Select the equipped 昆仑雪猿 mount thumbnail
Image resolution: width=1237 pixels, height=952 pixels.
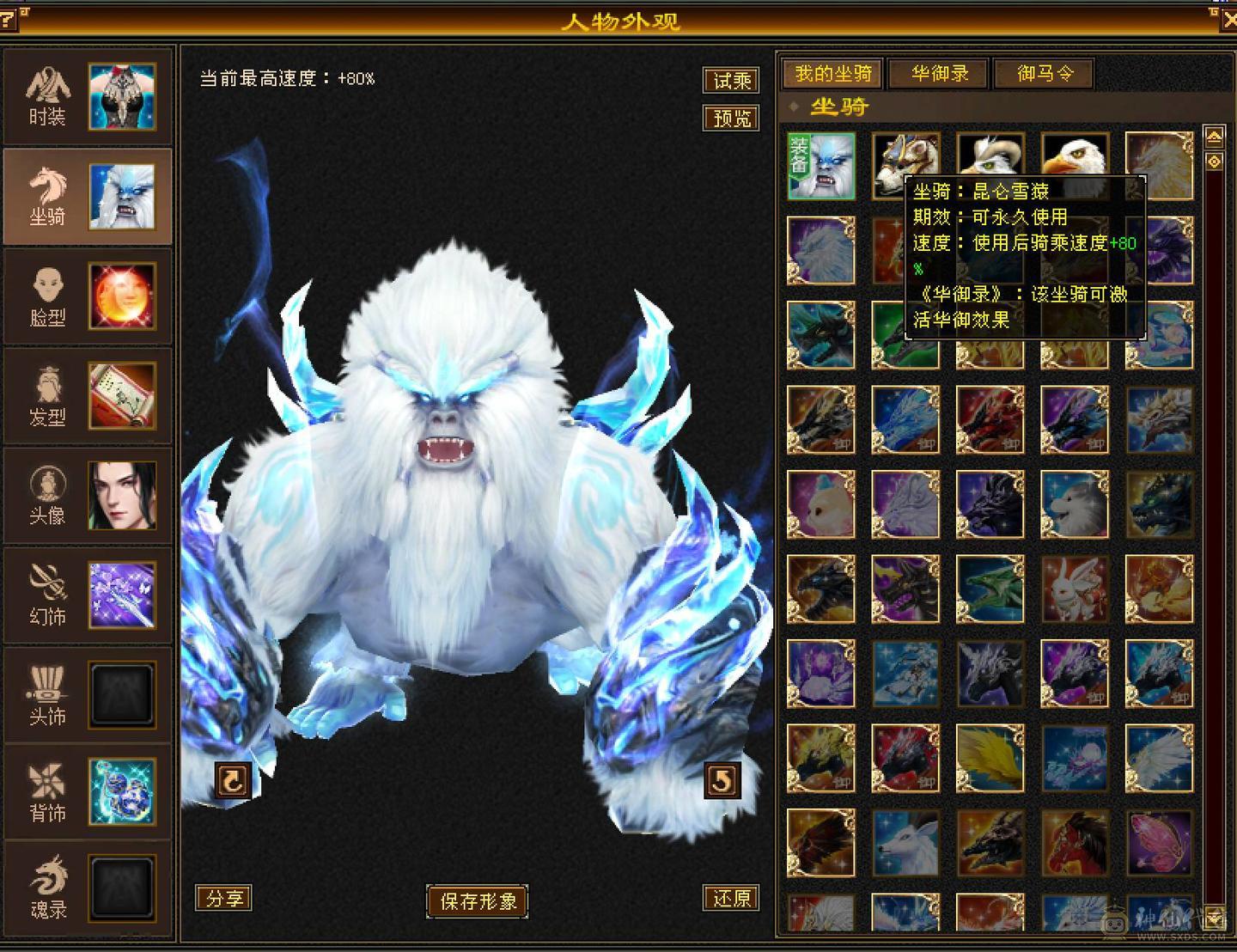[820, 165]
